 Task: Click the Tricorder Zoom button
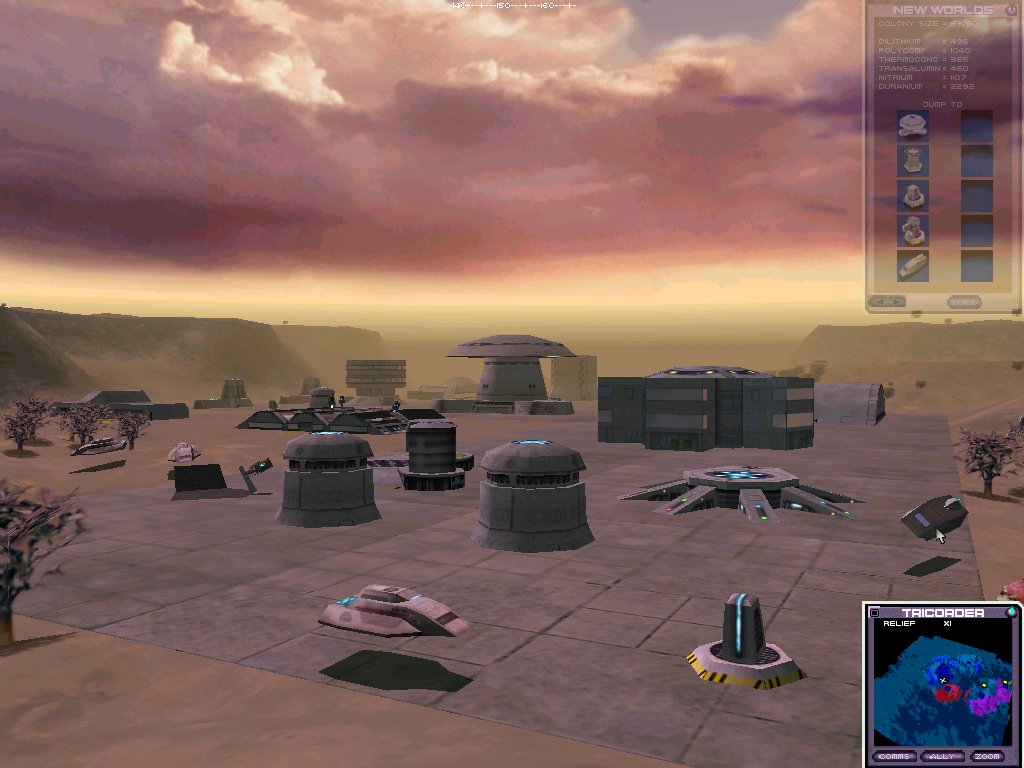pos(988,757)
